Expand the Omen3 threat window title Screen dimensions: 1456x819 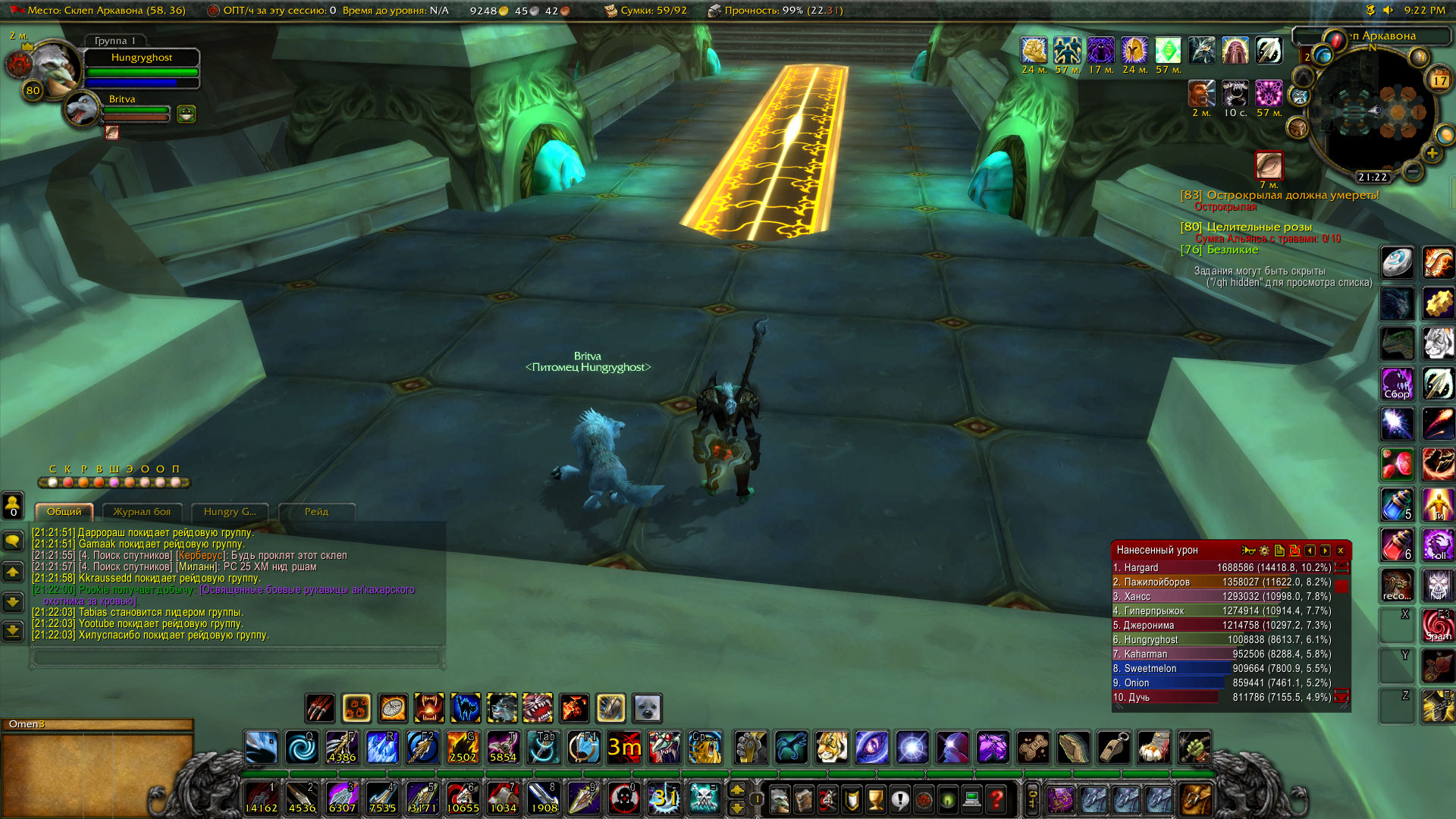pyautogui.click(x=27, y=724)
